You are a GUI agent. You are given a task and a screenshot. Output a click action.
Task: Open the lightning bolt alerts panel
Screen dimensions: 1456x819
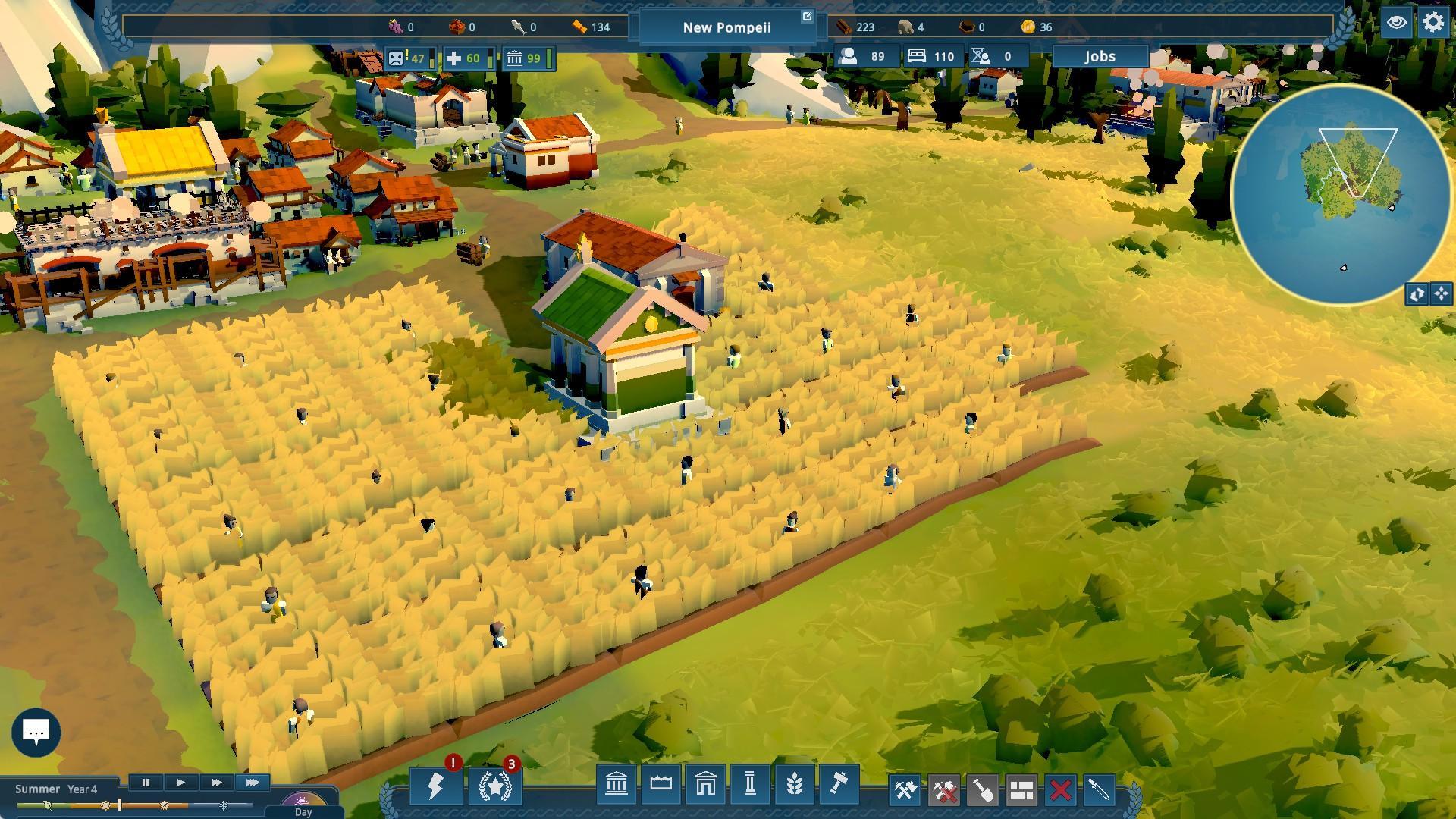[435, 786]
